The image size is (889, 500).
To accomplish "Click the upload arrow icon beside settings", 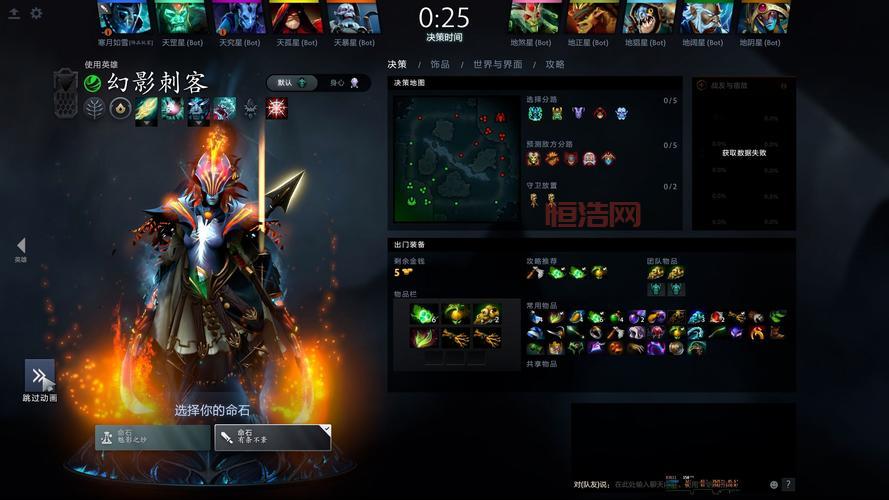I will point(14,13).
